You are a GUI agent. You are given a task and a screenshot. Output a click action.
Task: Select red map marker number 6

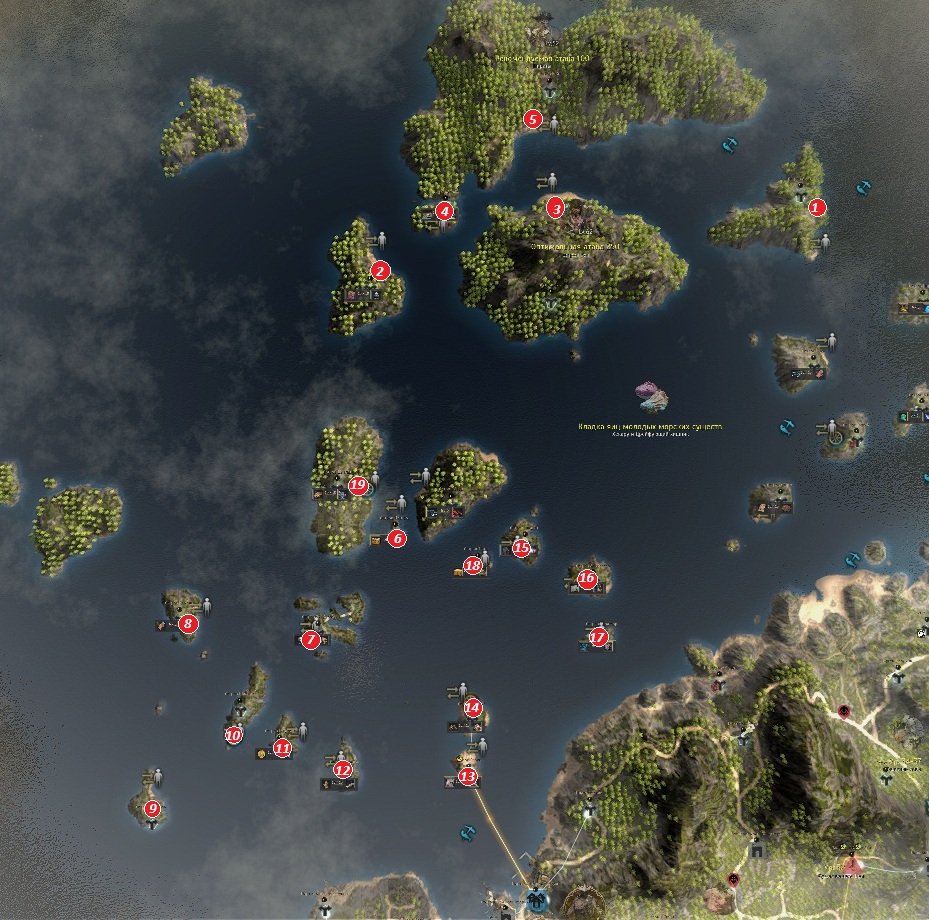coord(397,538)
